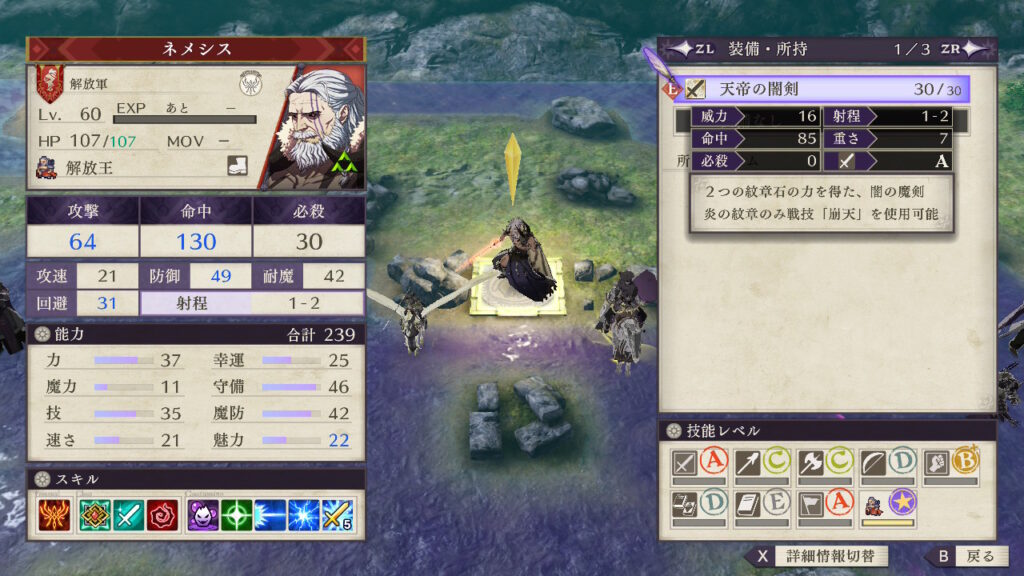Select the purple mask skill icon
Screen dimensions: 1024x576
(x=203, y=515)
